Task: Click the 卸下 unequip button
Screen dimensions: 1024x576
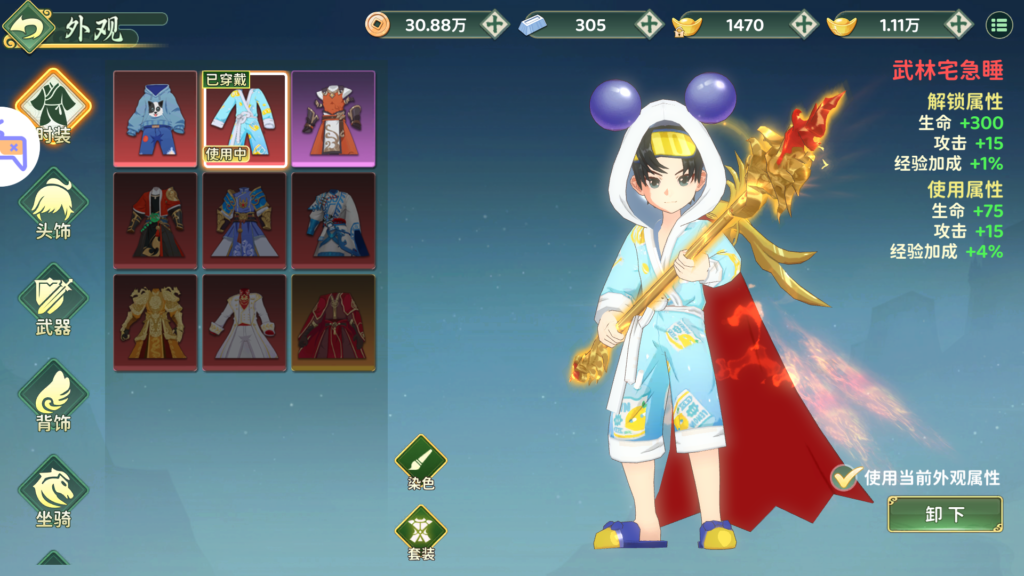Action: 944,514
